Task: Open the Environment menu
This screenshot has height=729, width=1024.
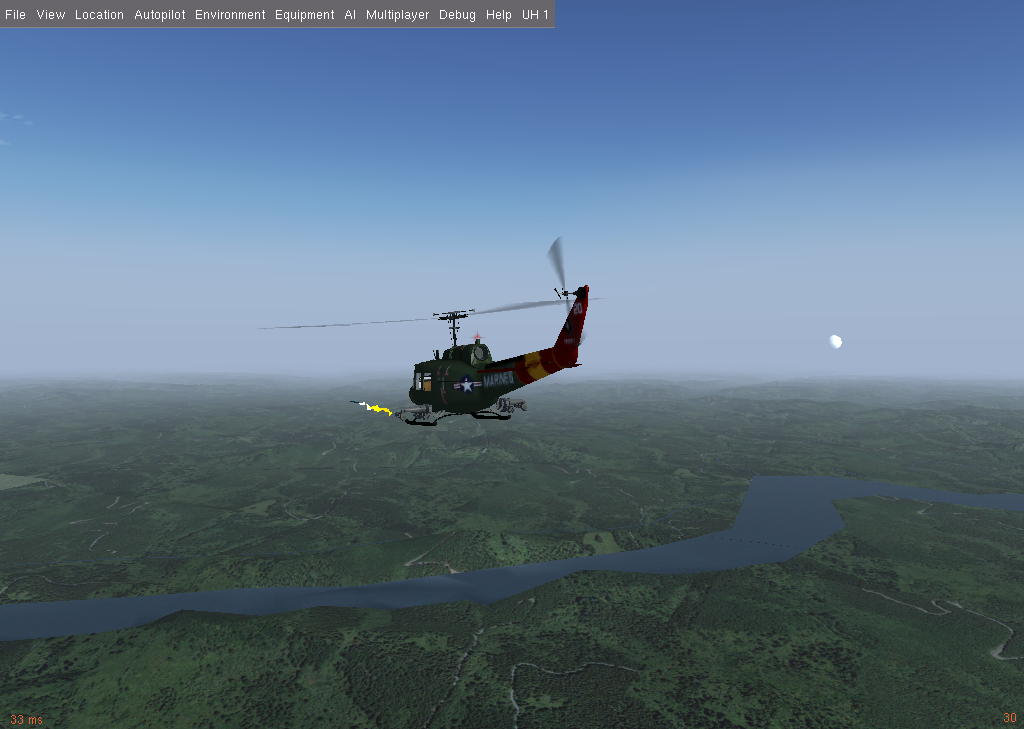Action: click(x=230, y=15)
